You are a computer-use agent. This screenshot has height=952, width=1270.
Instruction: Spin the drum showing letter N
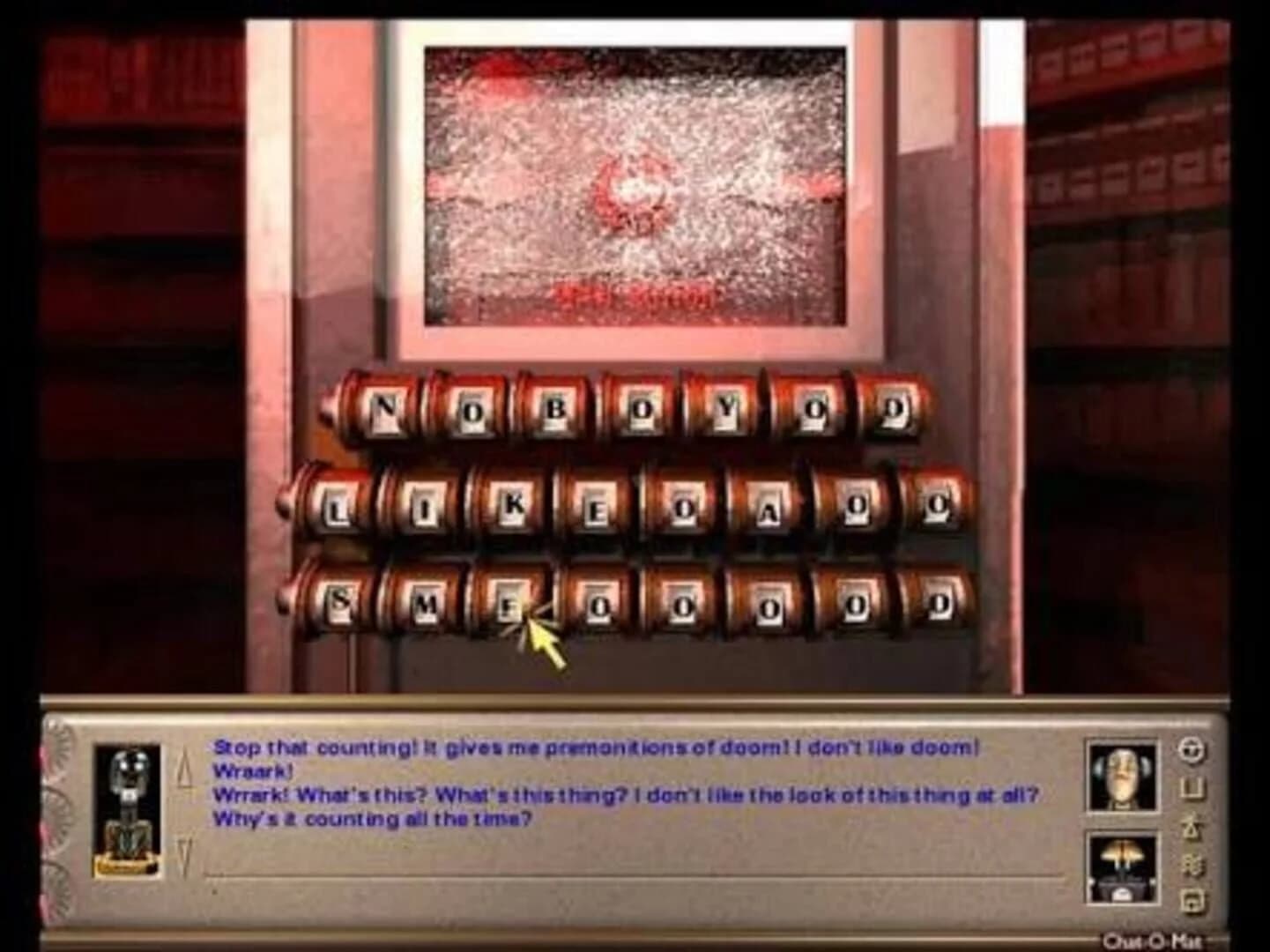[x=385, y=407]
